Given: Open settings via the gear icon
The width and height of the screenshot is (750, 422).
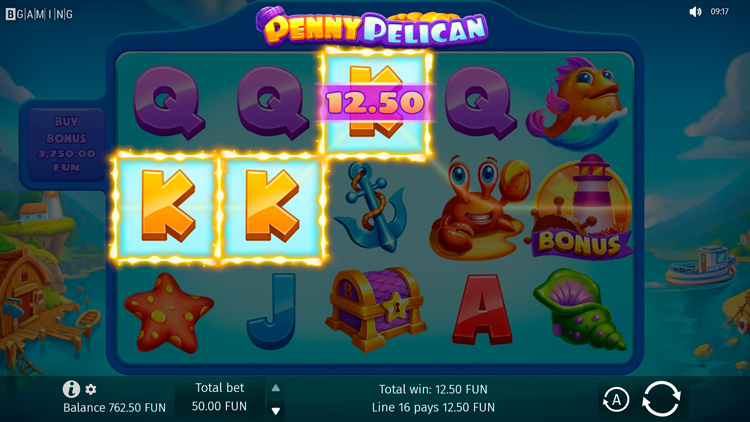Looking at the screenshot, I should point(91,389).
